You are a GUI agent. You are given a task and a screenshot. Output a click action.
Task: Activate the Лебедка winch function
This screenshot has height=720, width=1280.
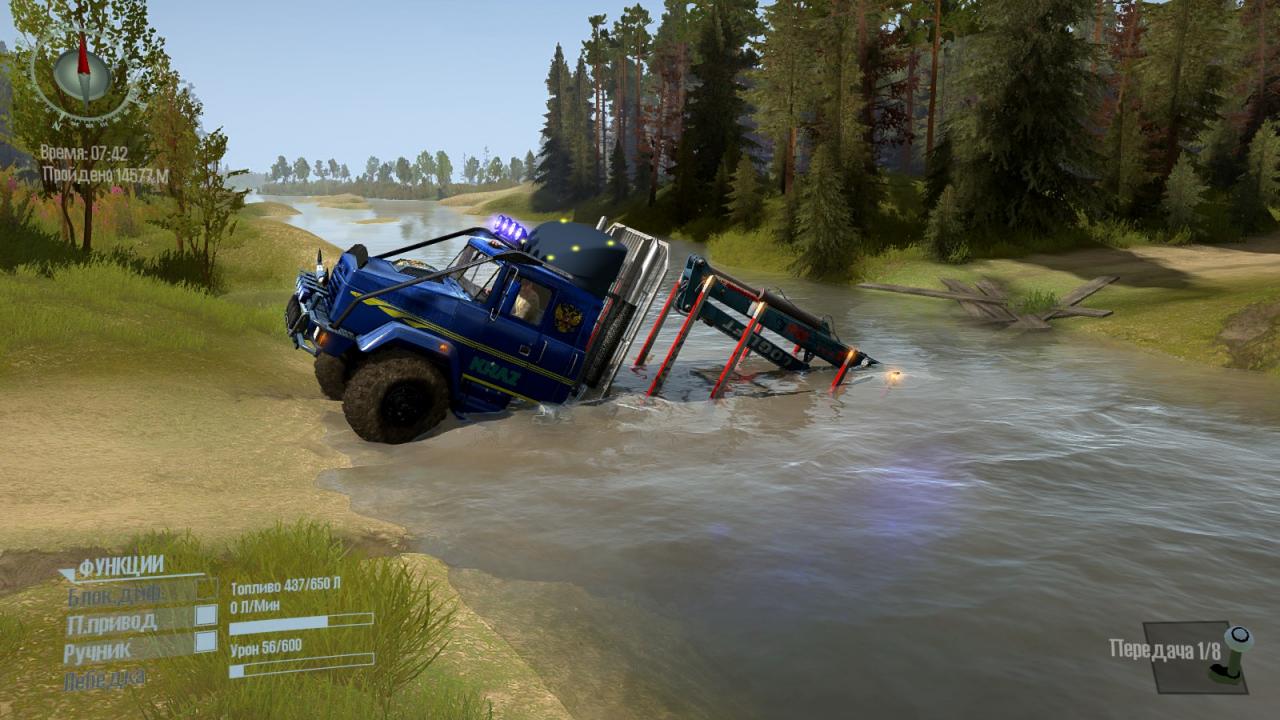coord(104,679)
